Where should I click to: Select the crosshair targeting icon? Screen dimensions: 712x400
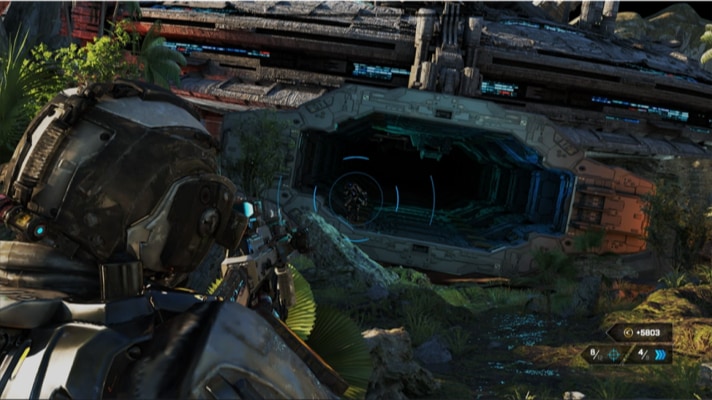[x=612, y=355]
